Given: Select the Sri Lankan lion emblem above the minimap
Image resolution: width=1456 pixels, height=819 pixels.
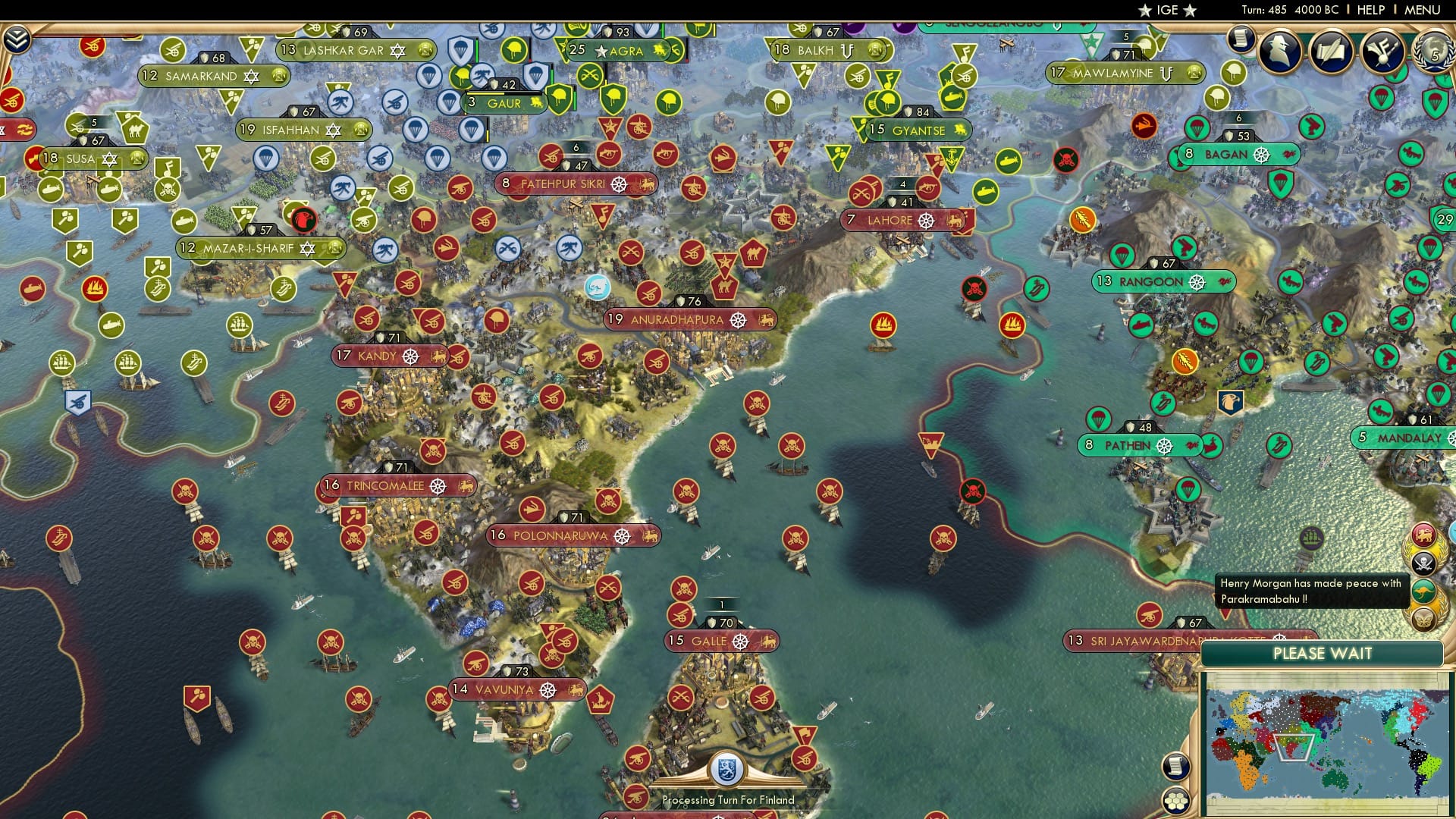Looking at the screenshot, I should click(x=1425, y=533).
